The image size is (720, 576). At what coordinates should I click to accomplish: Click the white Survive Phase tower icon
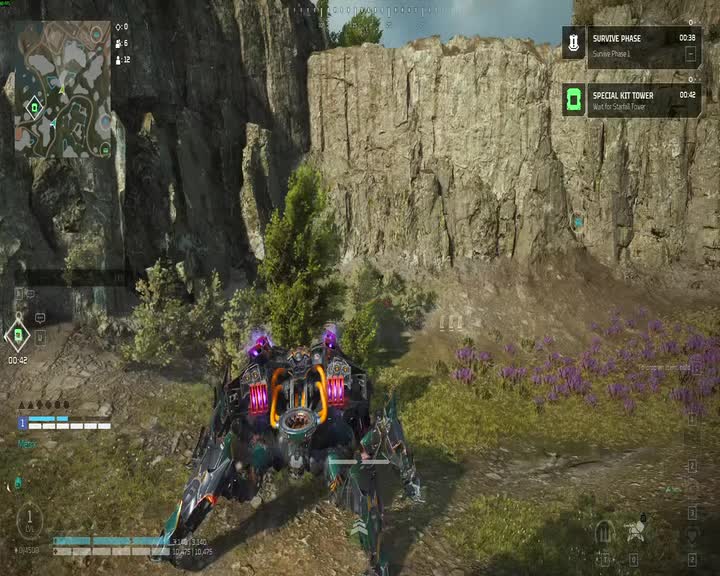573,43
